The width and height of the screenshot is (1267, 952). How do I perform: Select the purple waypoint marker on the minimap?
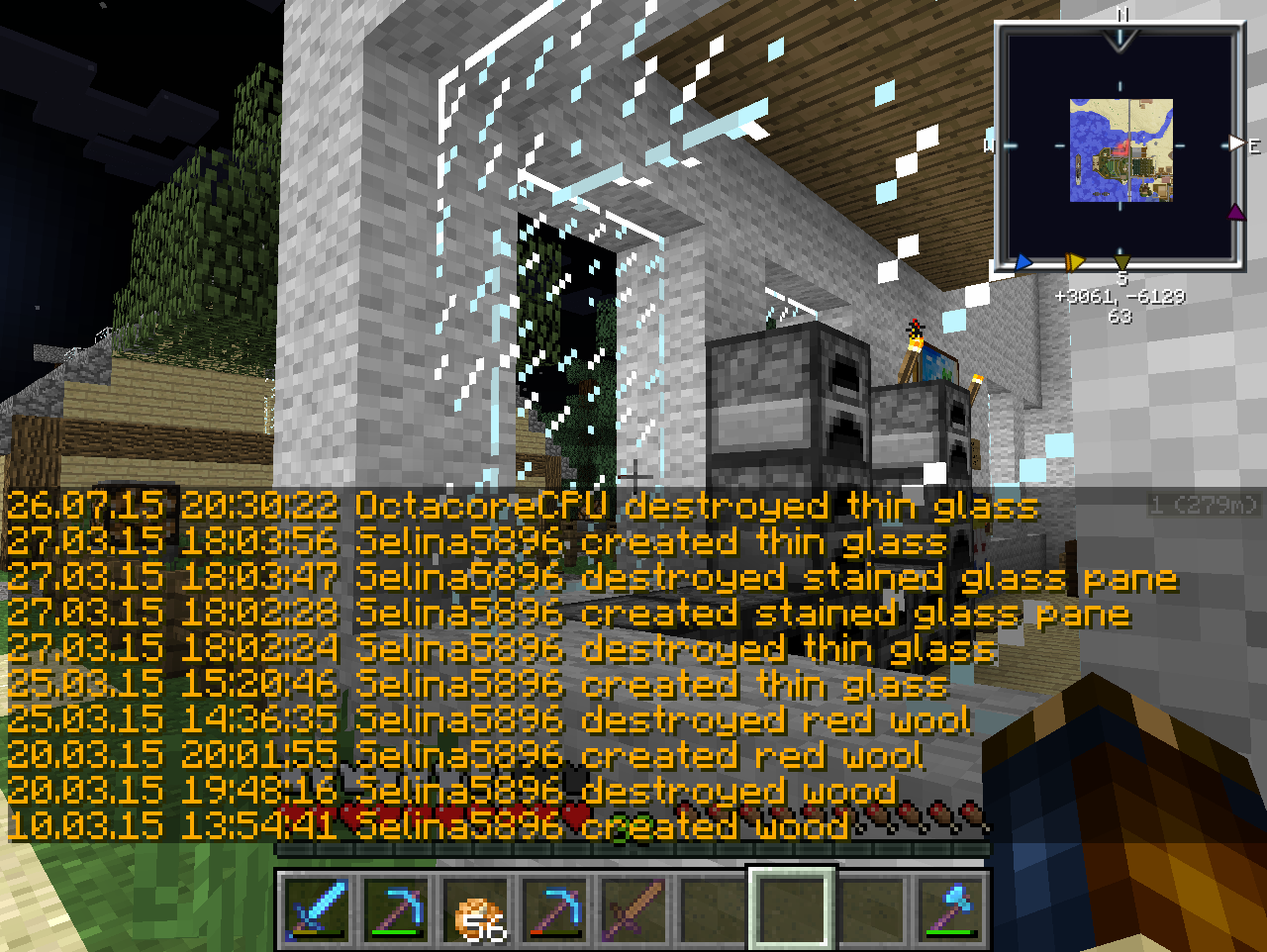[1235, 213]
